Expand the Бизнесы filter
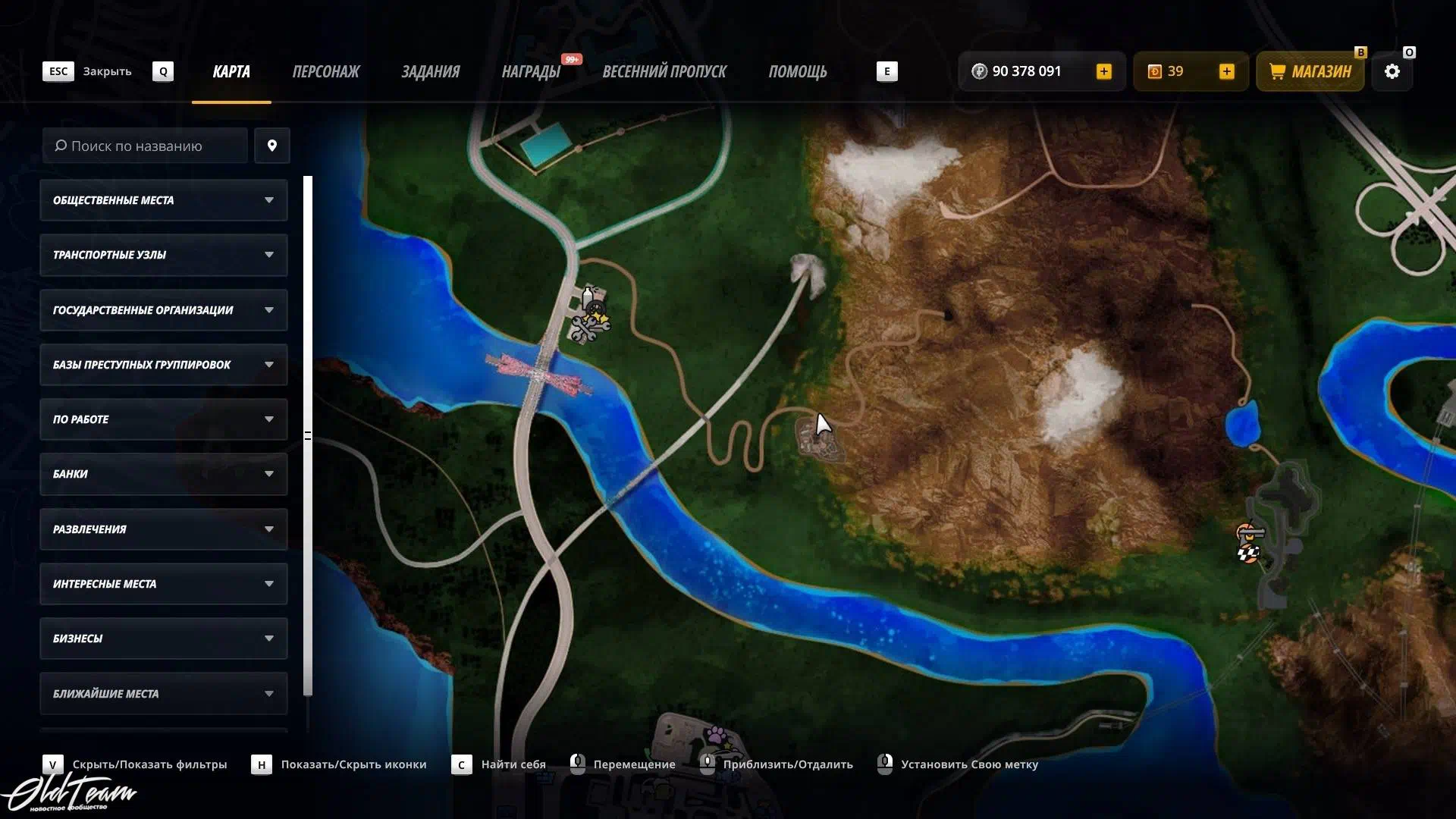 point(163,639)
